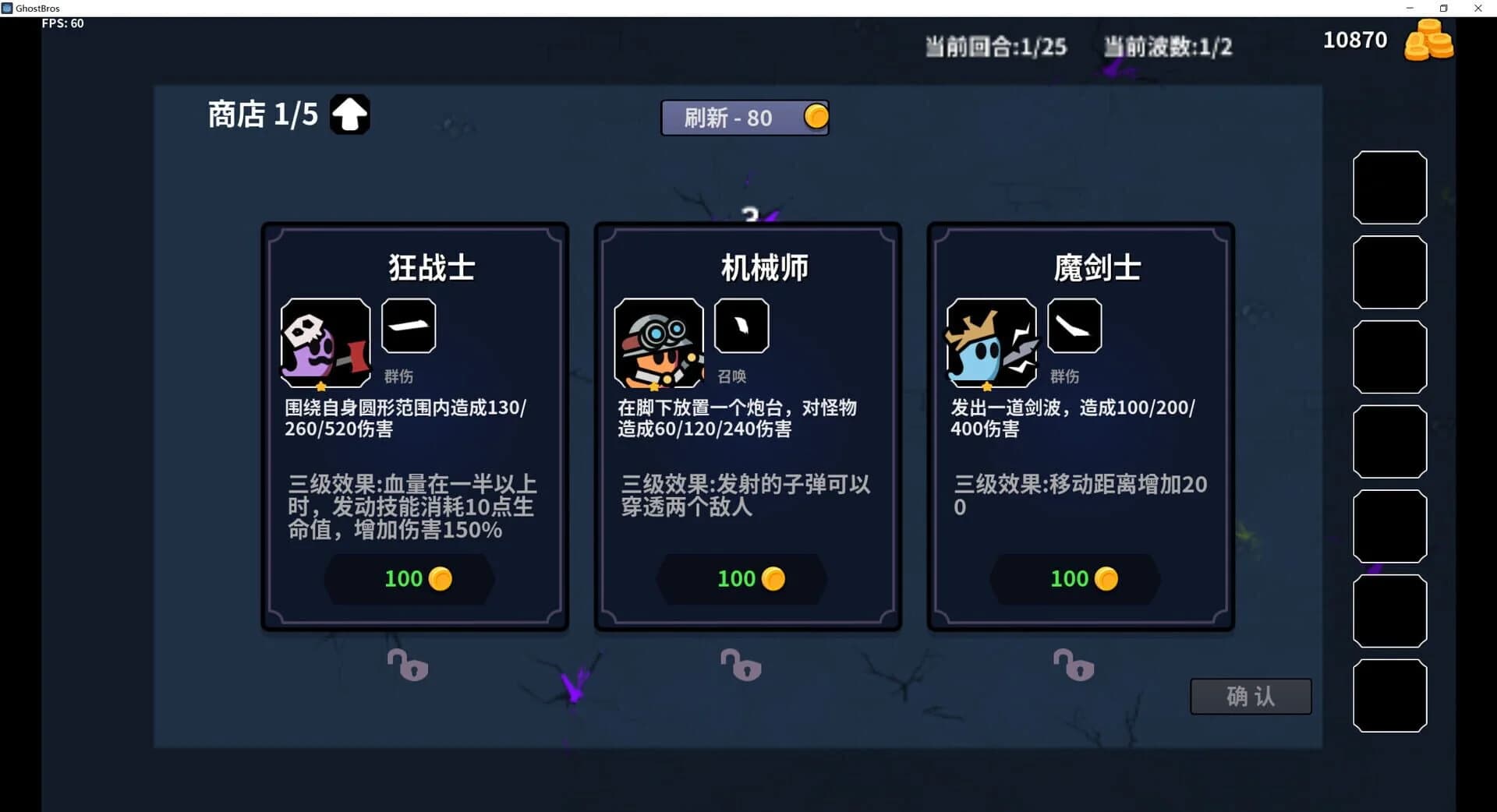Image resolution: width=1497 pixels, height=812 pixels.
Task: Lock the 机械师 shop card
Action: [x=741, y=666]
